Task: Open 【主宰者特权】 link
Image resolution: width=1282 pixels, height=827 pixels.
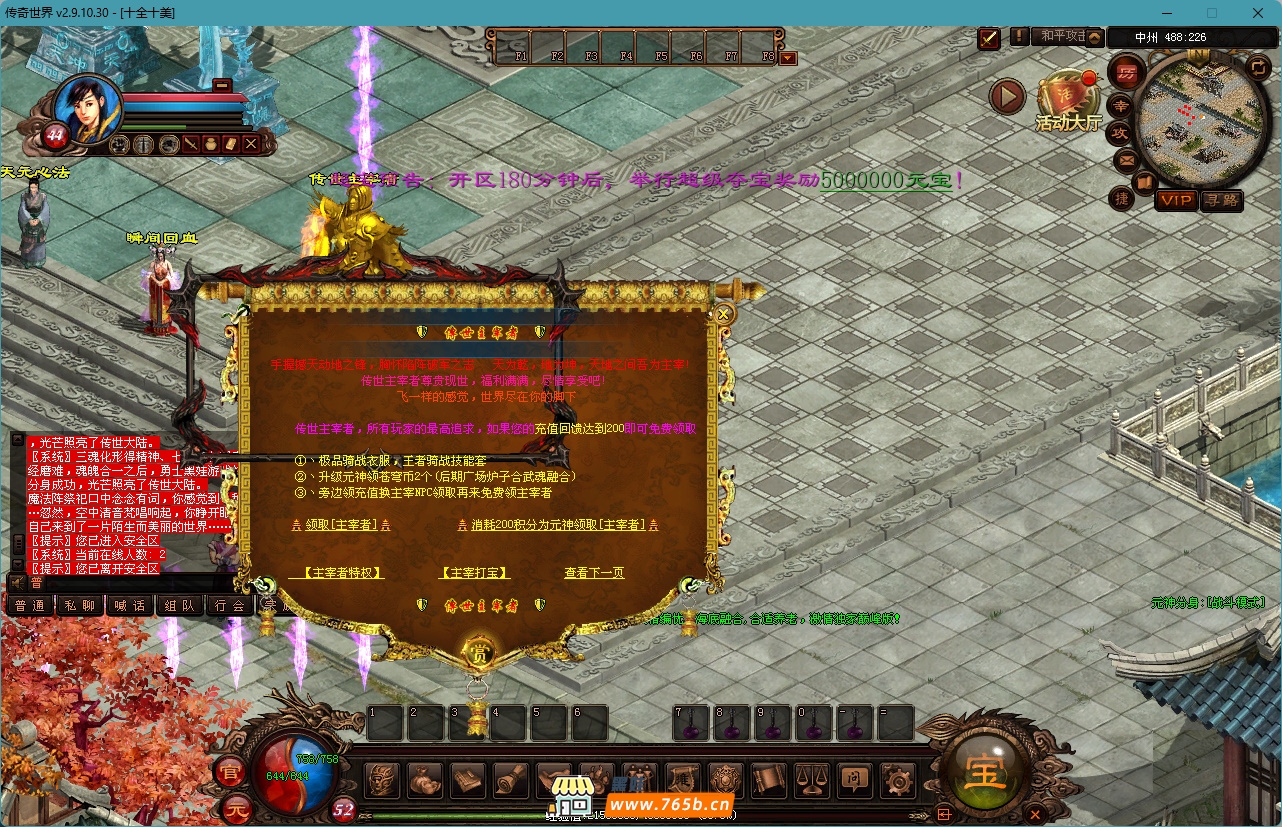Action: (336, 573)
